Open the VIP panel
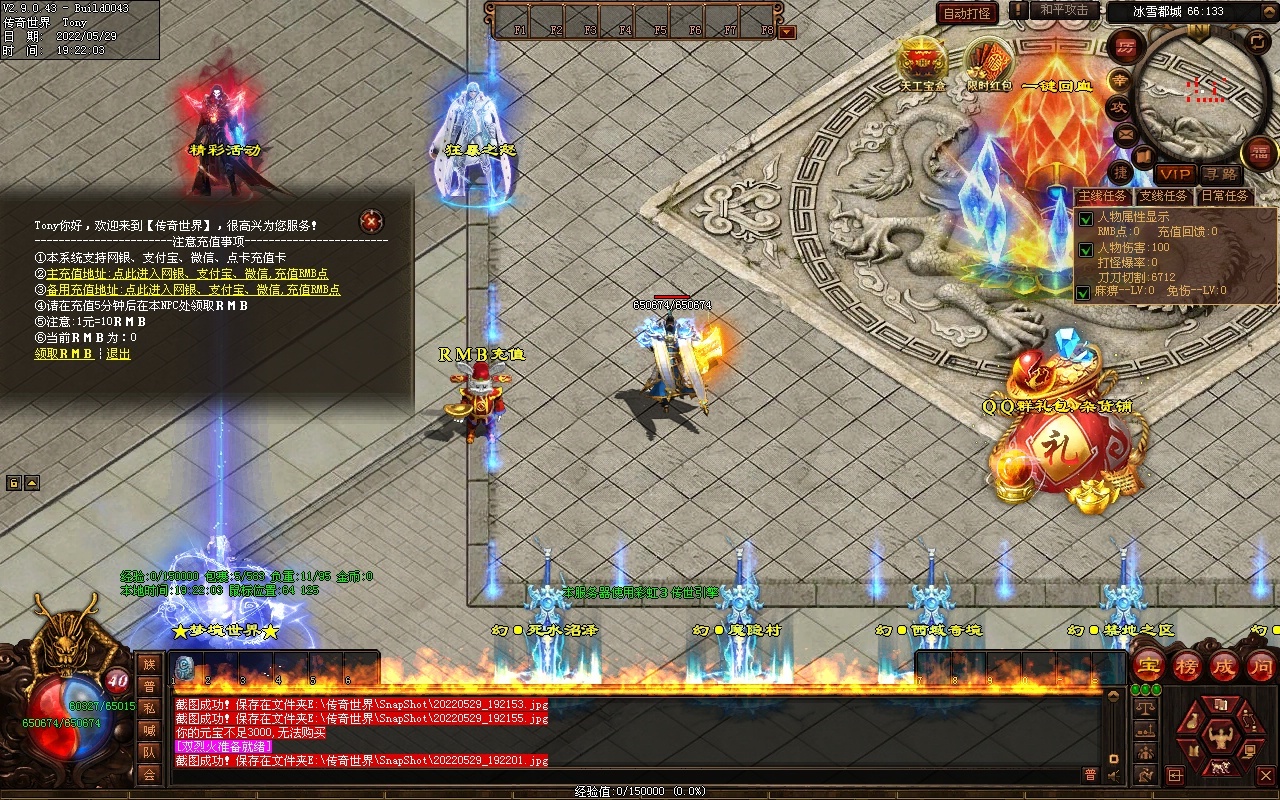 (x=1175, y=174)
